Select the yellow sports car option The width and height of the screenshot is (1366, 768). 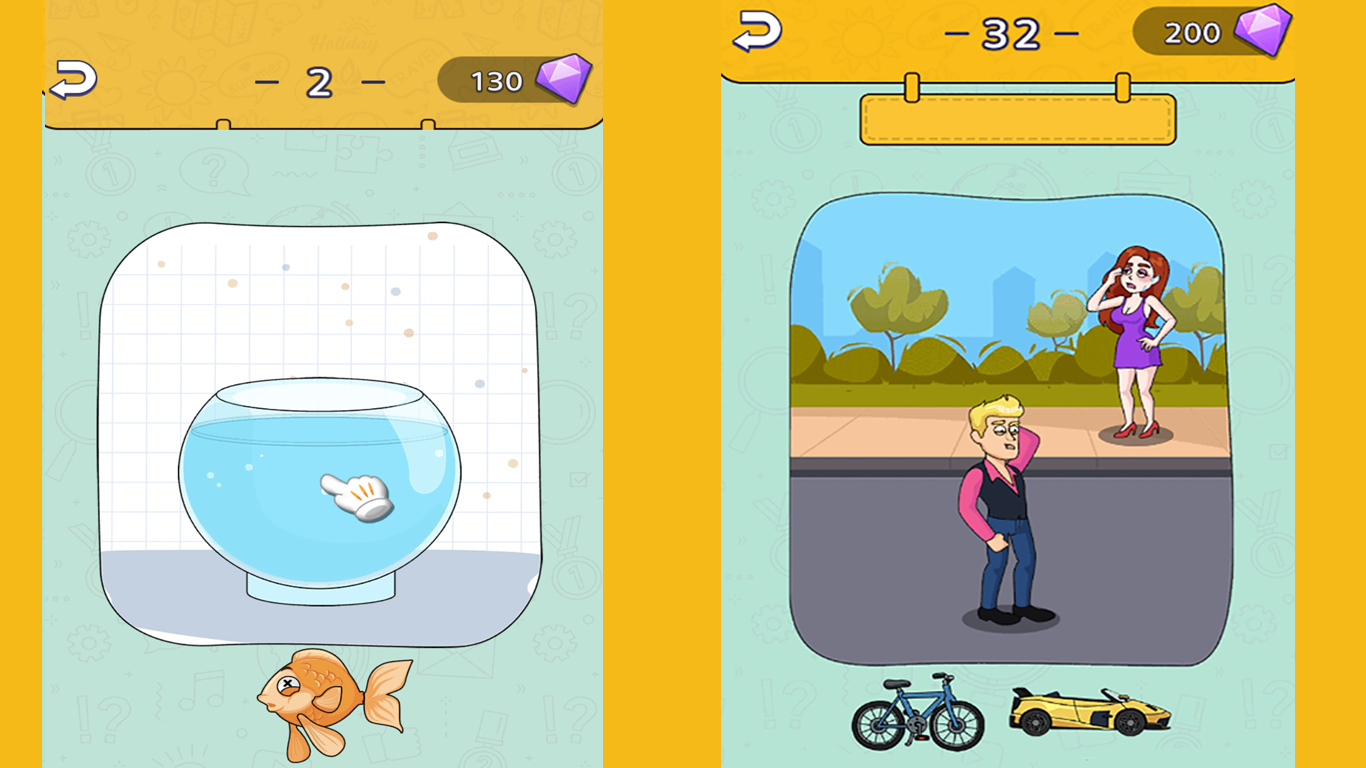pos(1090,710)
